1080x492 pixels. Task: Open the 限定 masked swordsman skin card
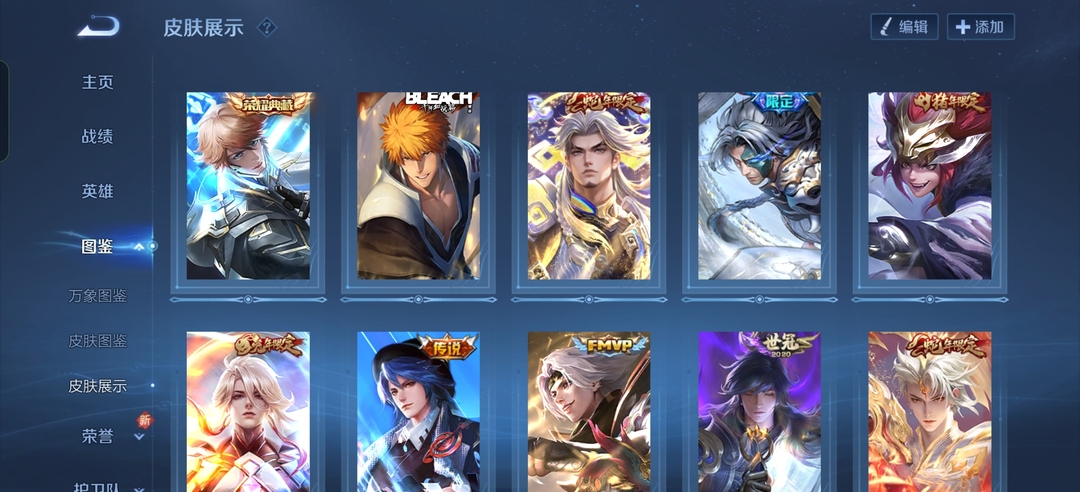[x=759, y=186]
